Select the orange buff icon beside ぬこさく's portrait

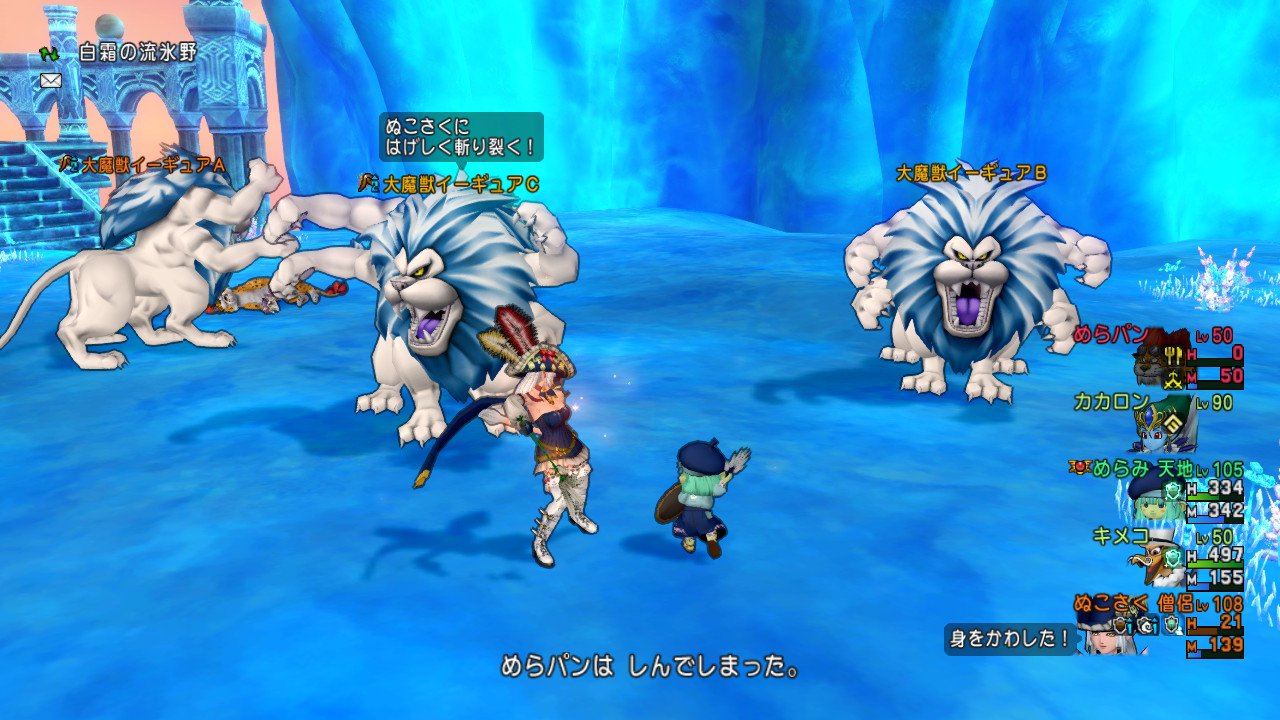click(1119, 624)
